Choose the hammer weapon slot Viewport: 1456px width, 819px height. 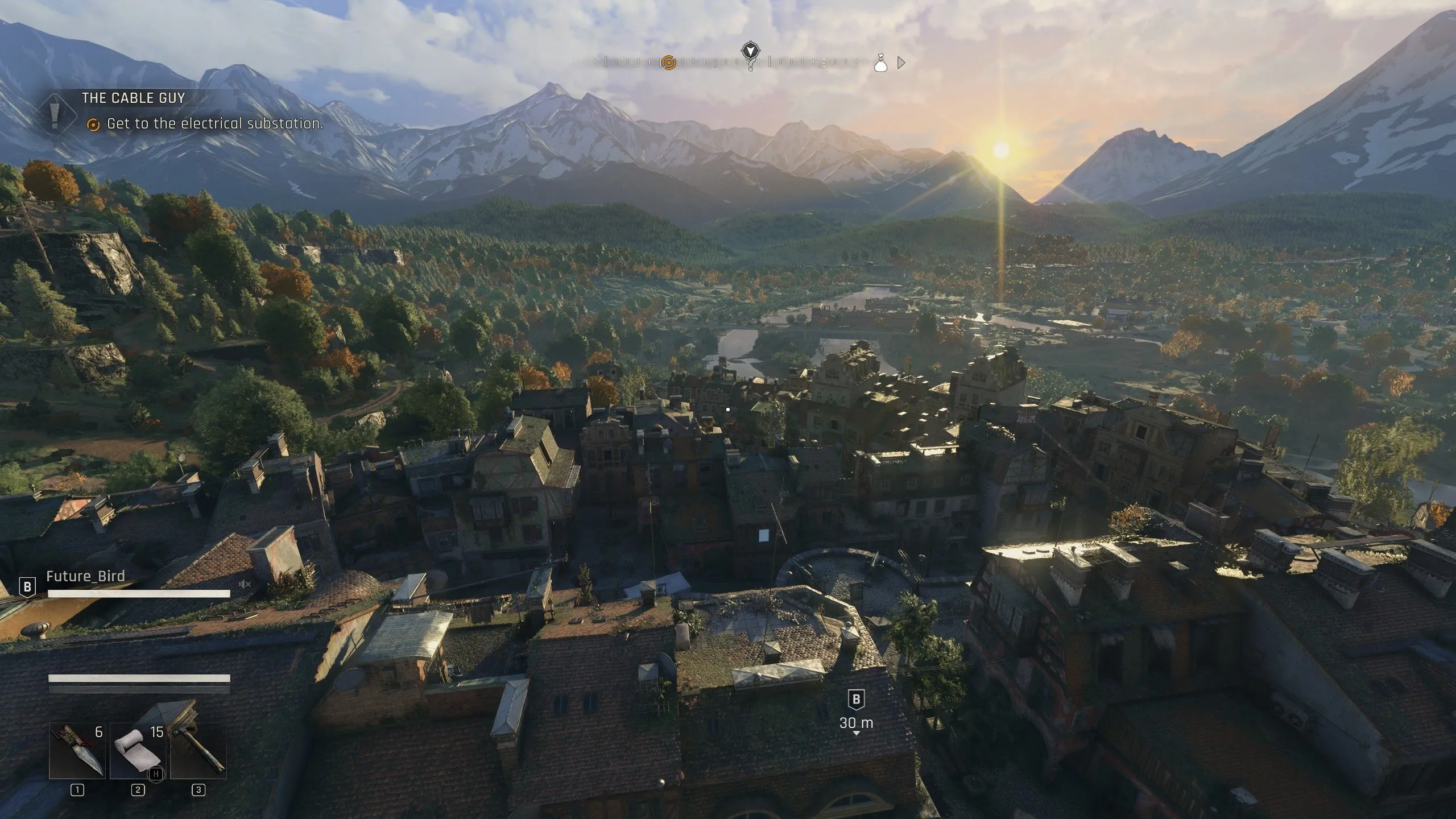point(198,751)
